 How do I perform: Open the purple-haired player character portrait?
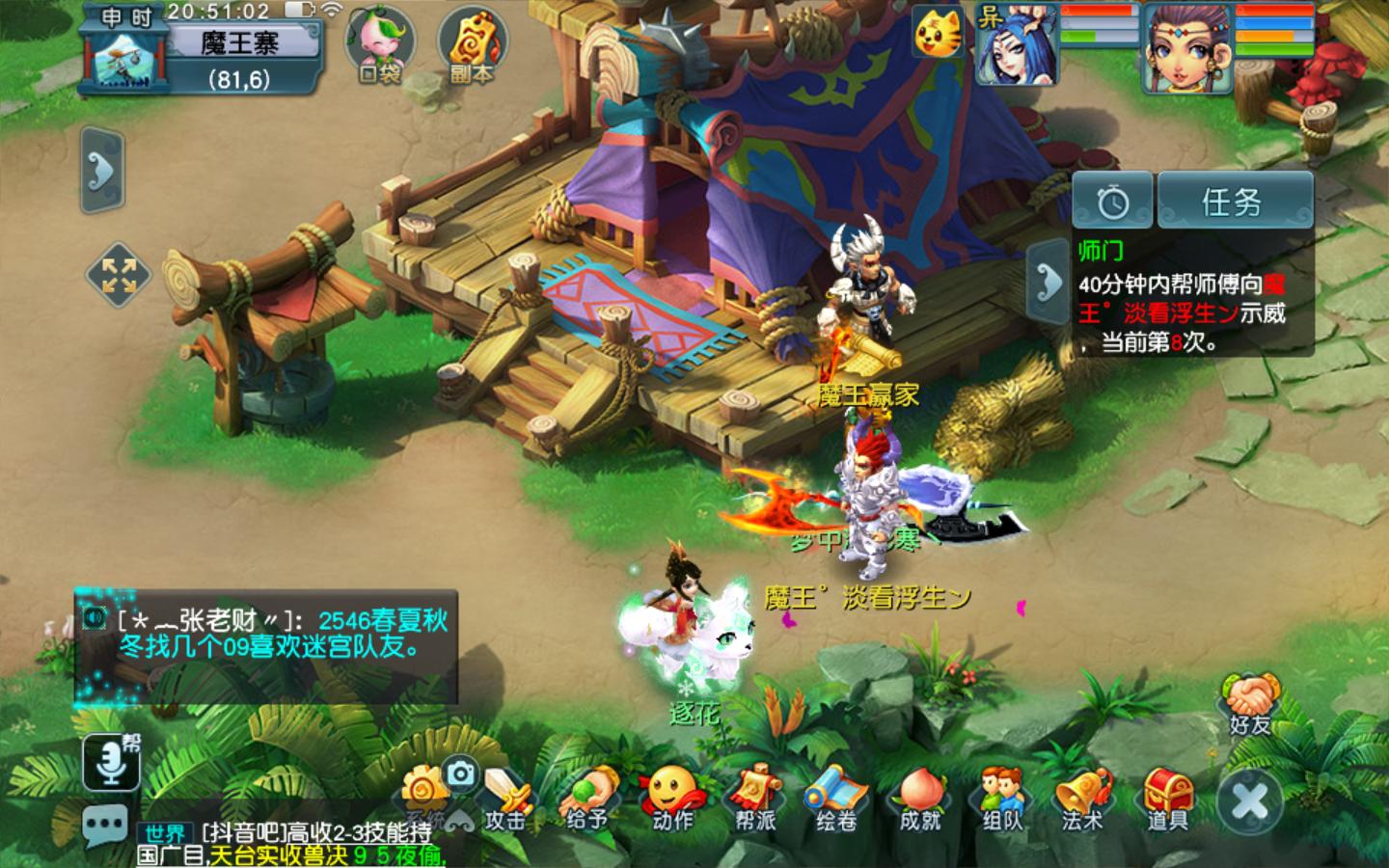coord(1186,48)
